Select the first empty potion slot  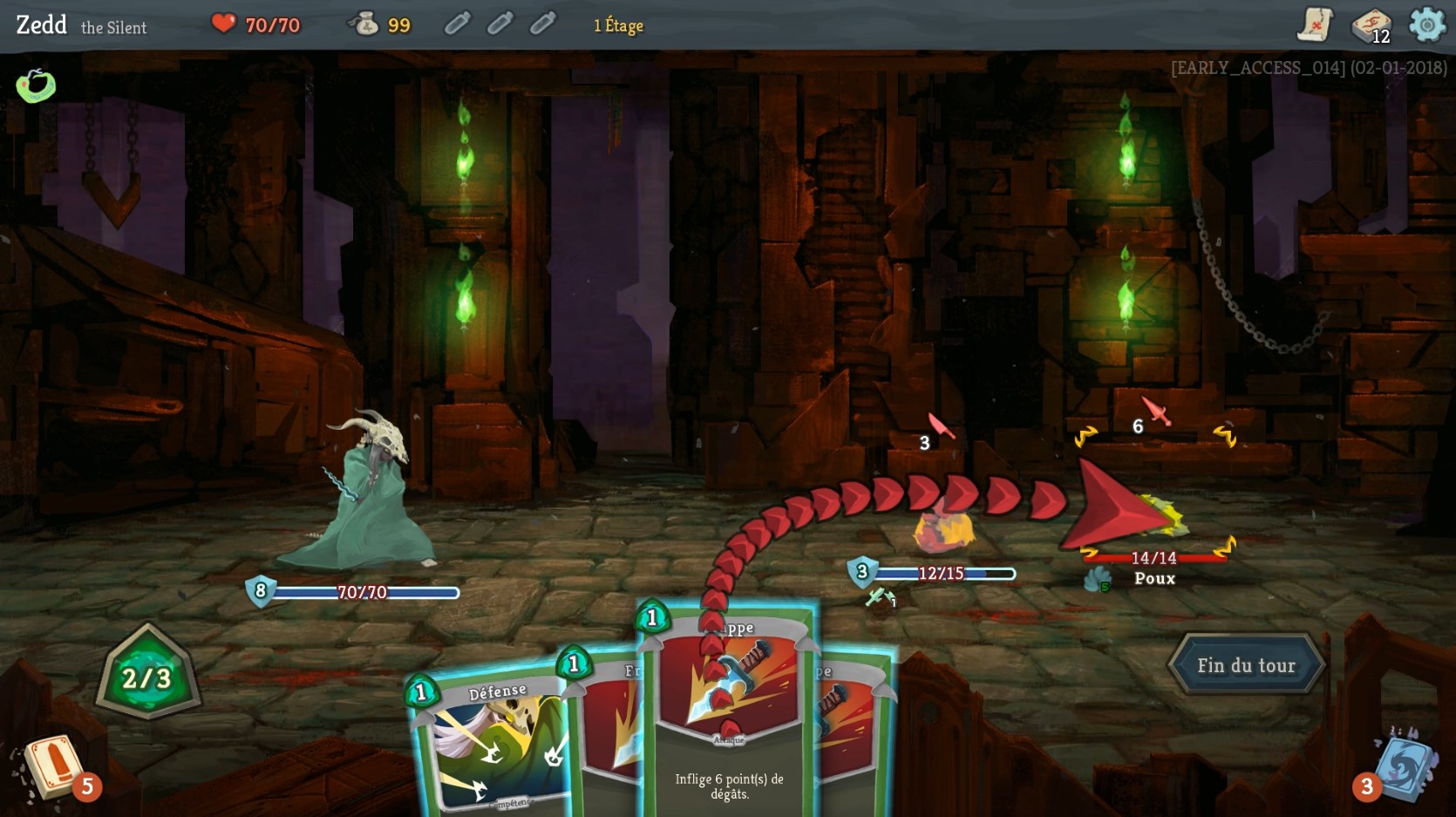pos(456,23)
